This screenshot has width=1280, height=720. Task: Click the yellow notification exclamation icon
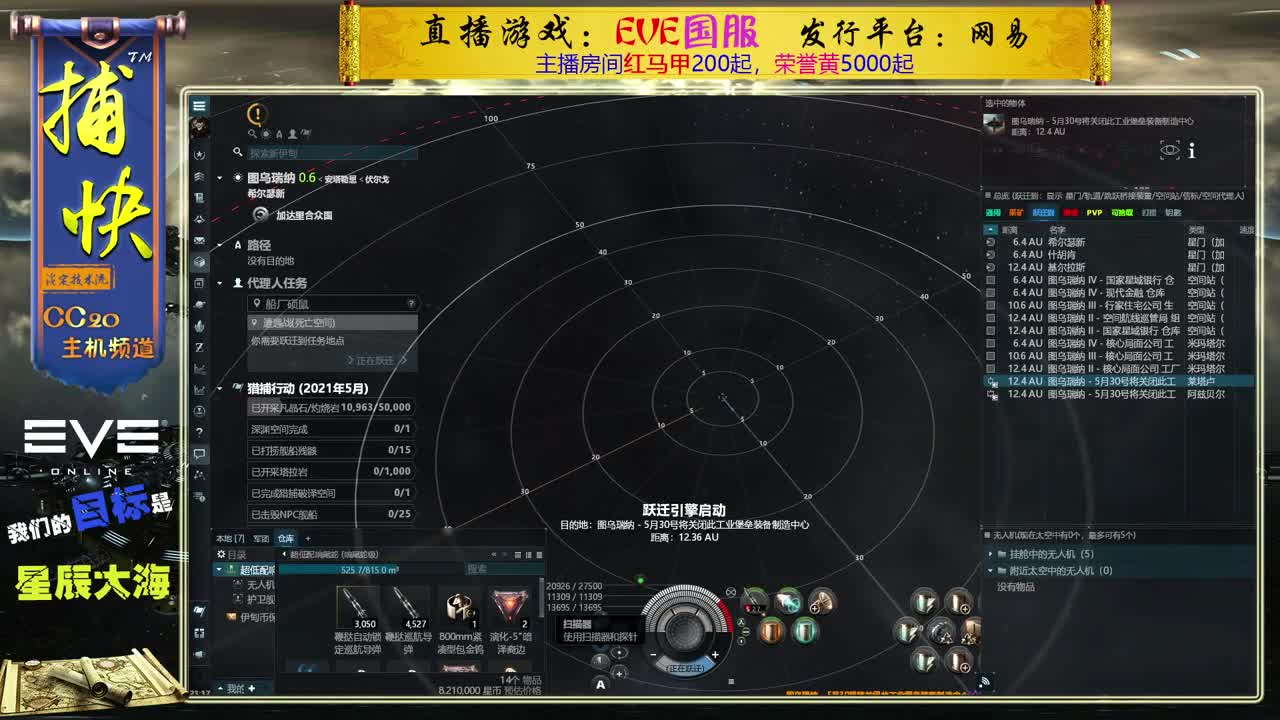click(x=257, y=114)
